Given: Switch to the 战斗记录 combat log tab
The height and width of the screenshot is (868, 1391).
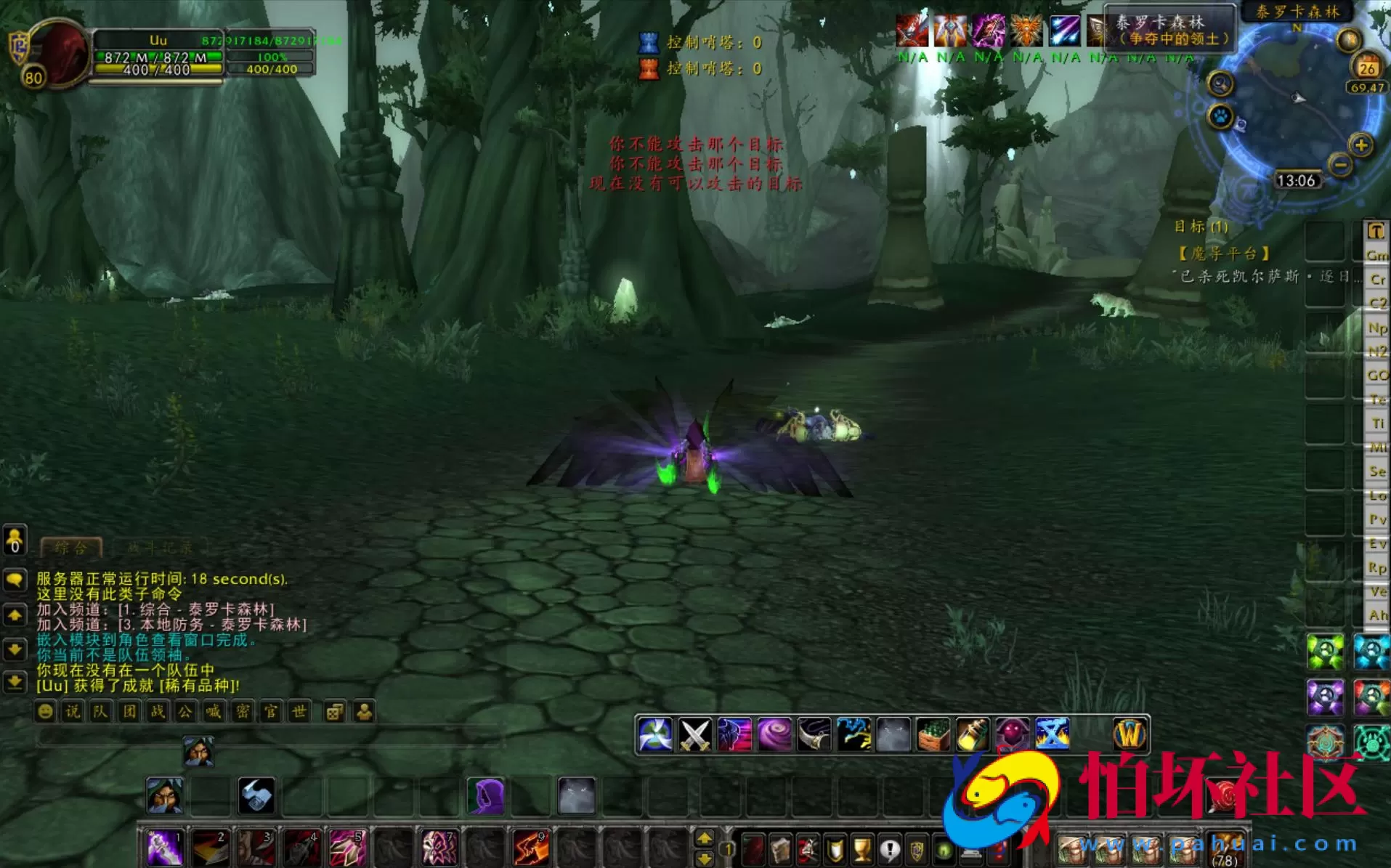Looking at the screenshot, I should 158,547.
